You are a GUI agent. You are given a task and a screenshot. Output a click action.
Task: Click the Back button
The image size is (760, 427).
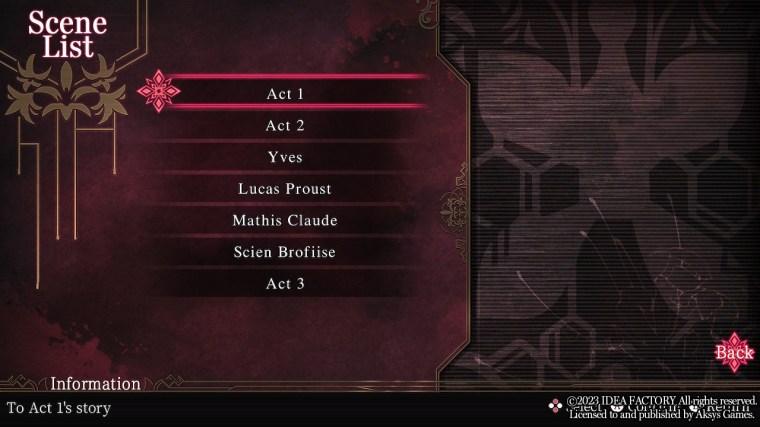(735, 352)
